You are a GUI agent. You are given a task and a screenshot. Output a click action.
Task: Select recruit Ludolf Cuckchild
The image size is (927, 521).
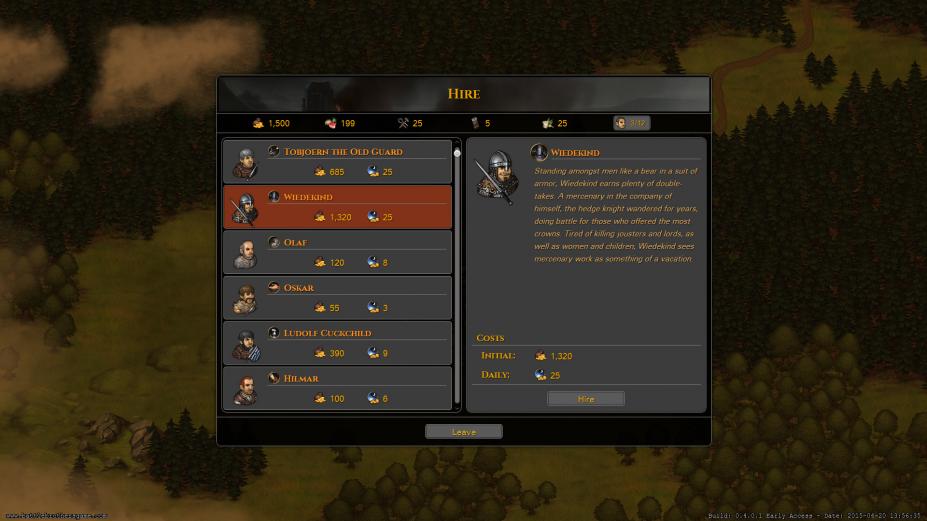(337, 342)
